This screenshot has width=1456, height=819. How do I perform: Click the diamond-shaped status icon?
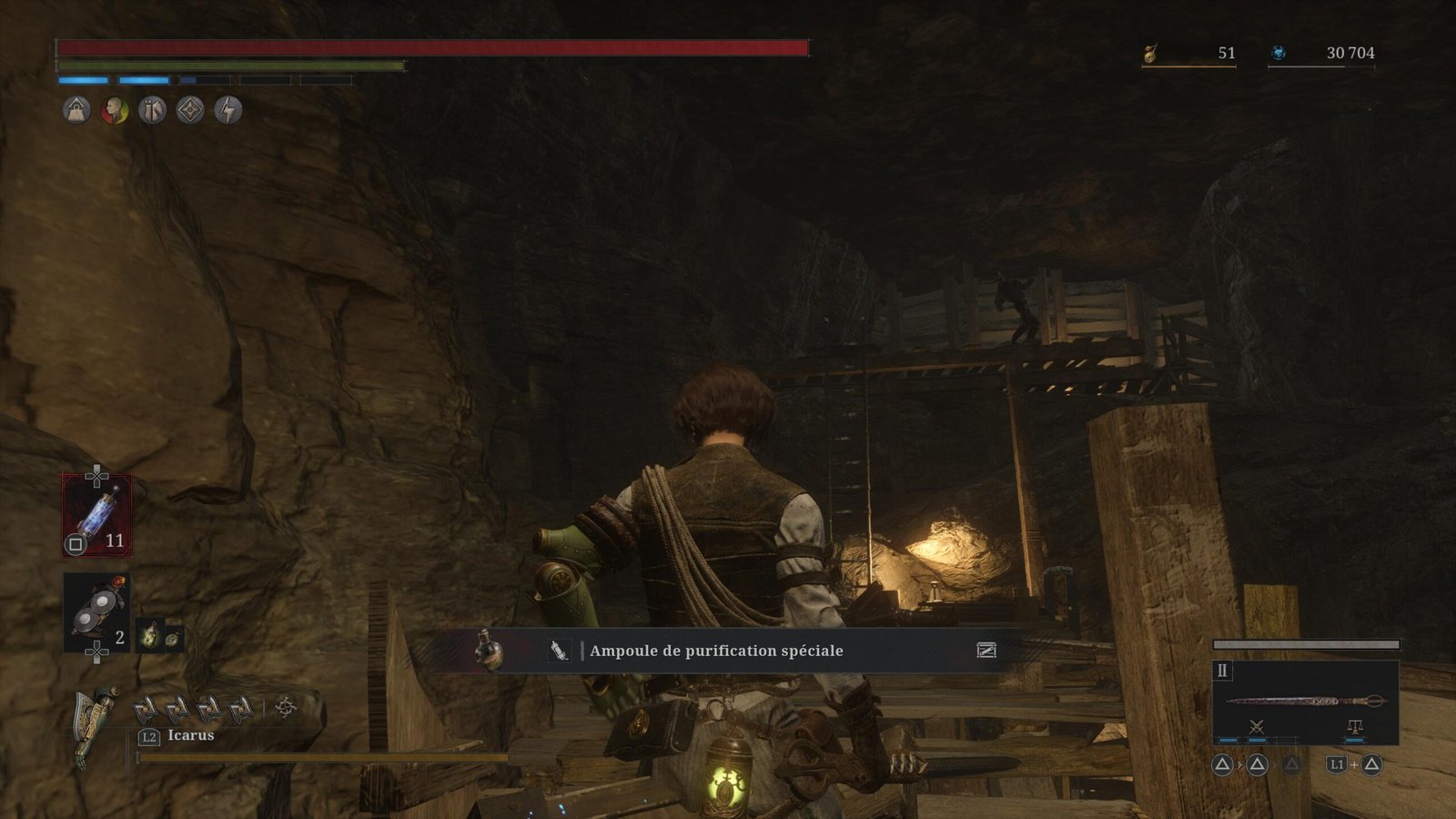[x=190, y=111]
